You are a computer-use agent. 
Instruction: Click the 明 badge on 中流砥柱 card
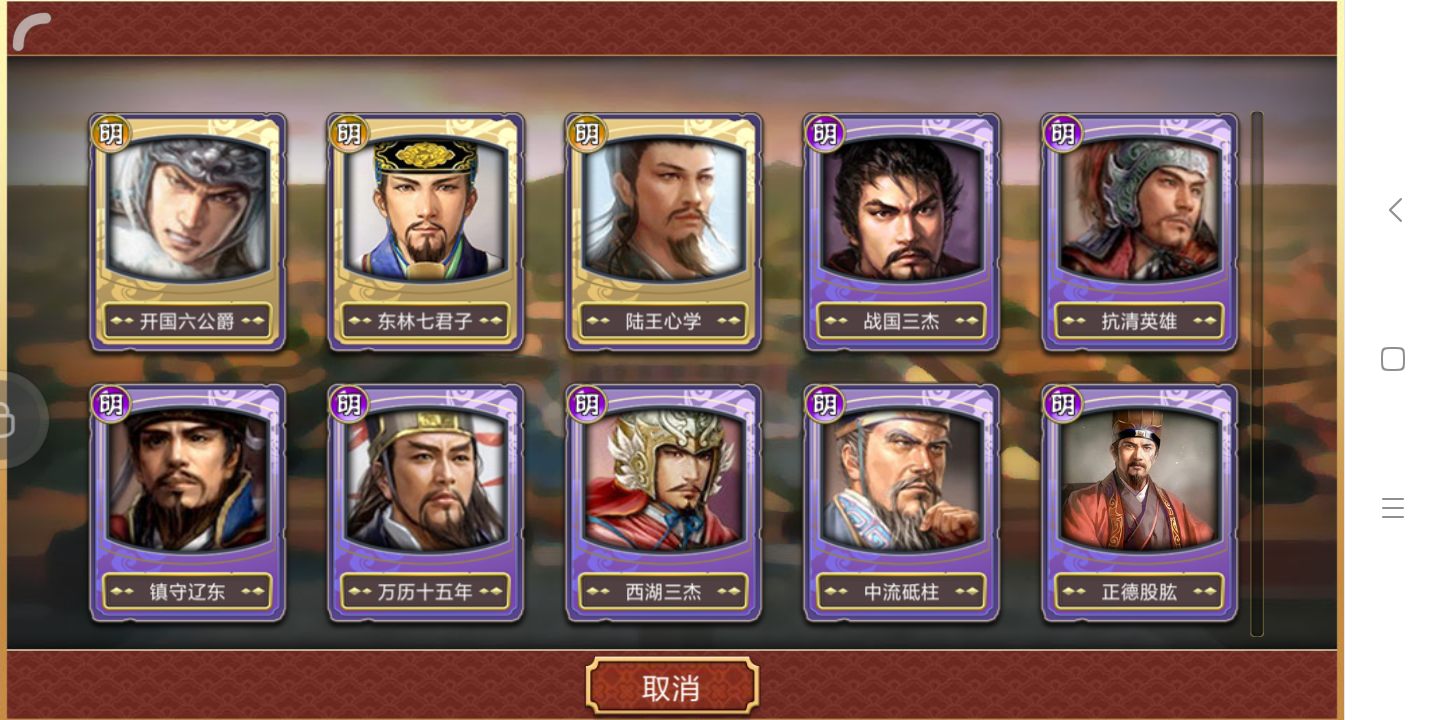825,404
